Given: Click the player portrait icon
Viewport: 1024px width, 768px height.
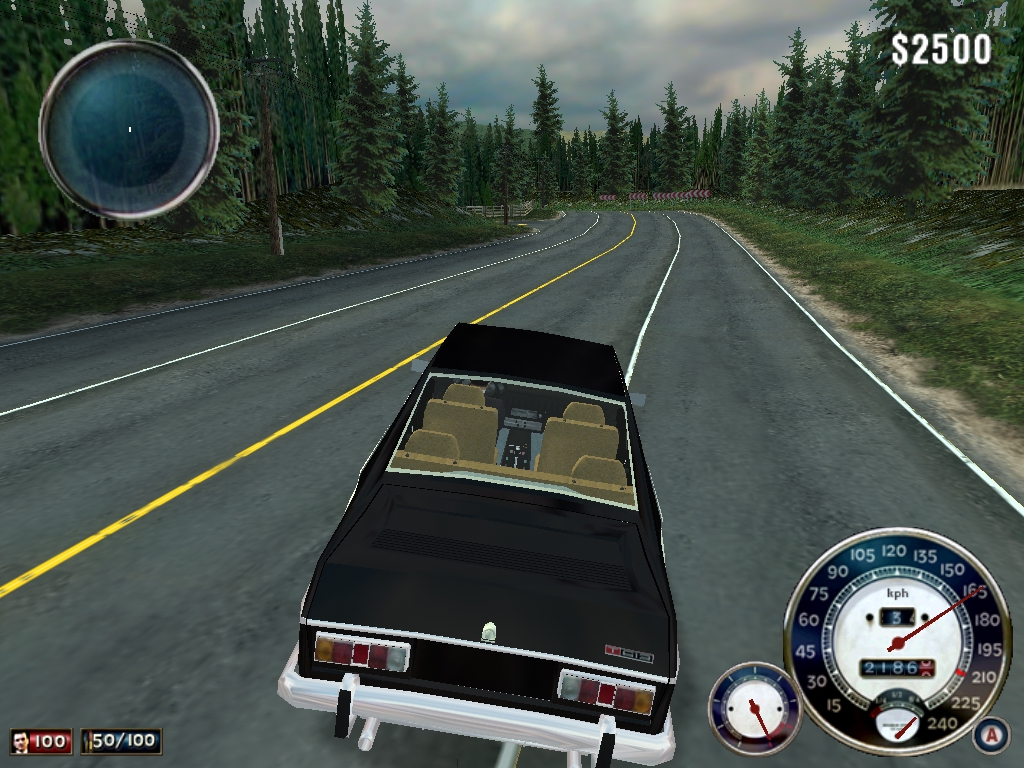Looking at the screenshot, I should click(x=21, y=741).
